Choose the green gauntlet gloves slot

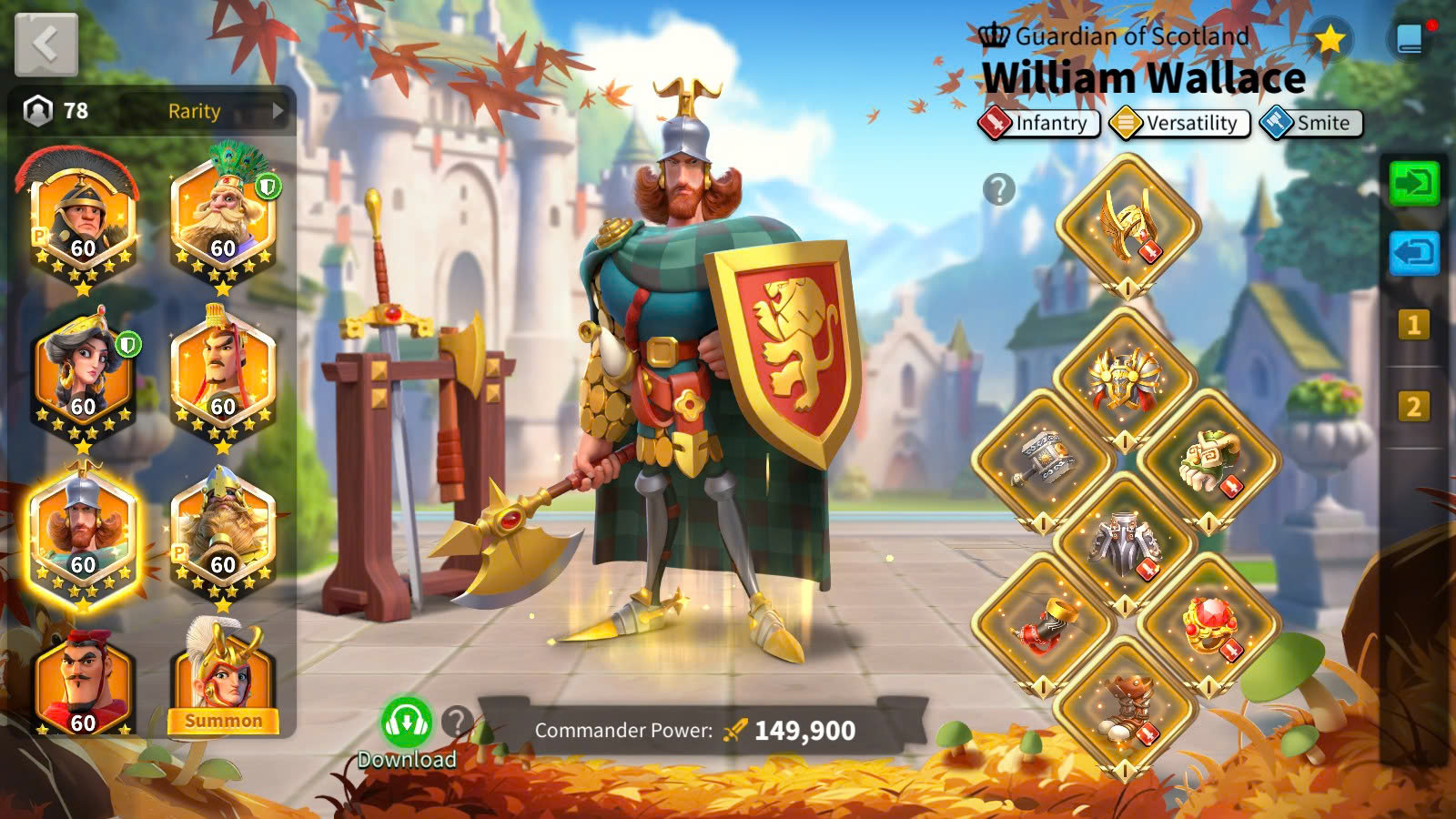coord(1208,460)
